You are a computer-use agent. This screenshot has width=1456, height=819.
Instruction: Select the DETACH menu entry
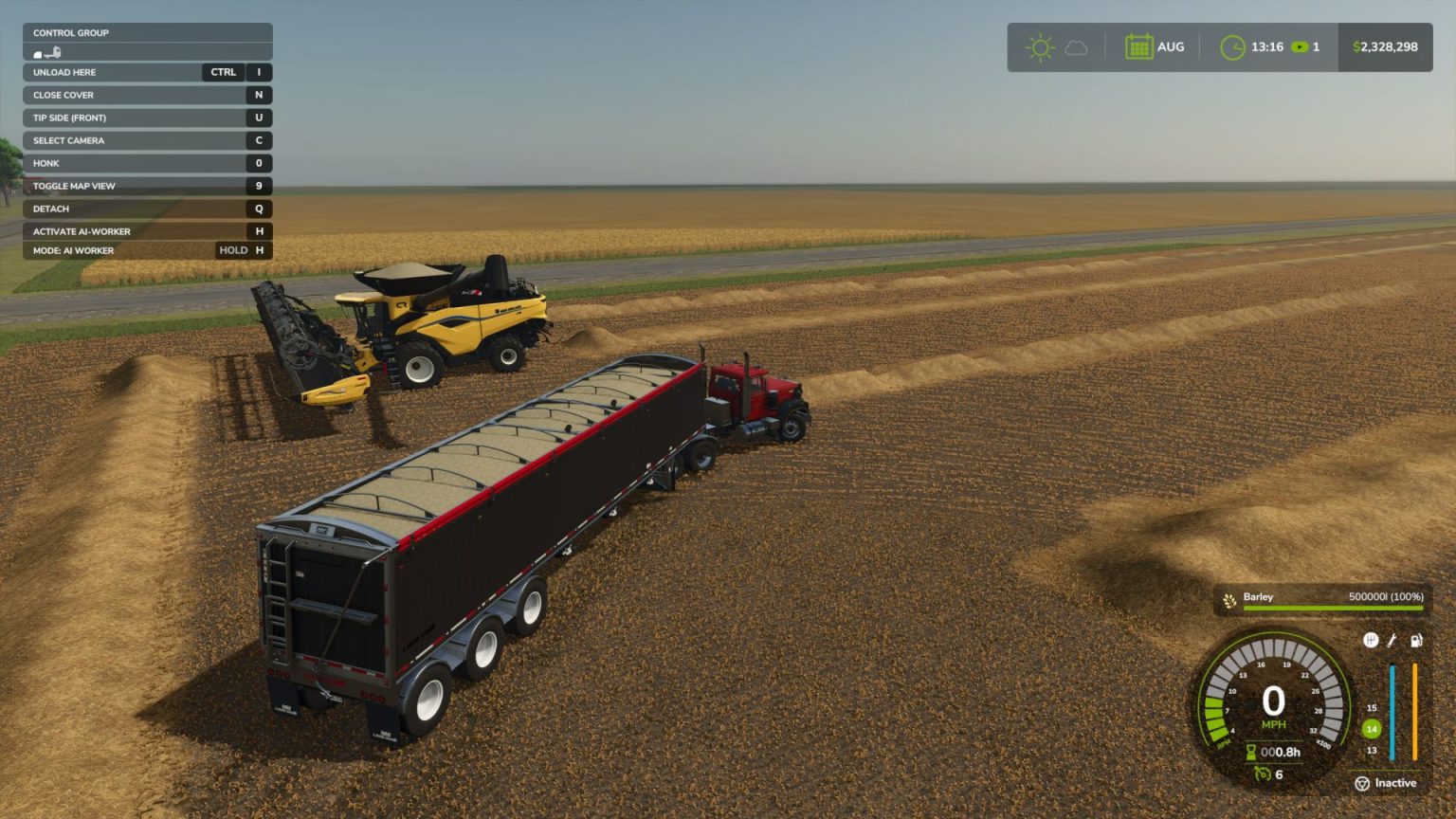[50, 209]
